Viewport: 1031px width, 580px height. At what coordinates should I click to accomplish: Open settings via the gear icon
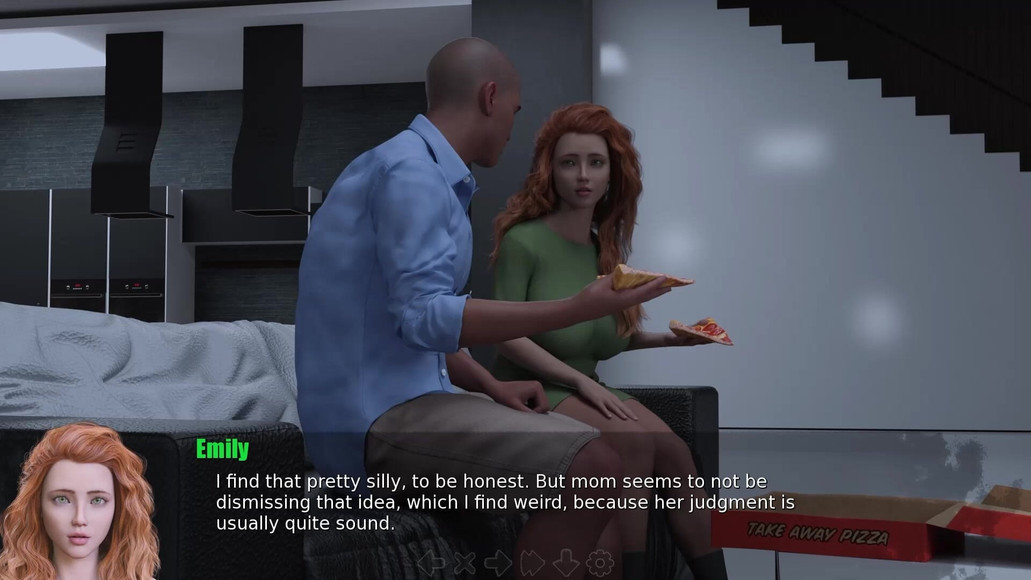click(x=599, y=563)
